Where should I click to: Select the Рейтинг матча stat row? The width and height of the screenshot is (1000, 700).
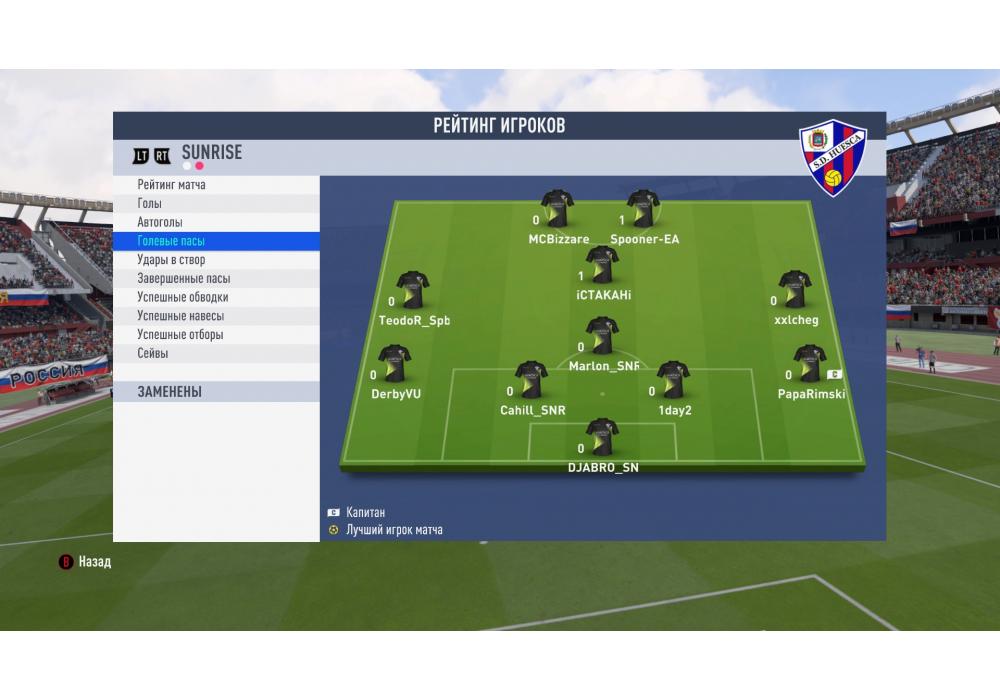[216, 185]
